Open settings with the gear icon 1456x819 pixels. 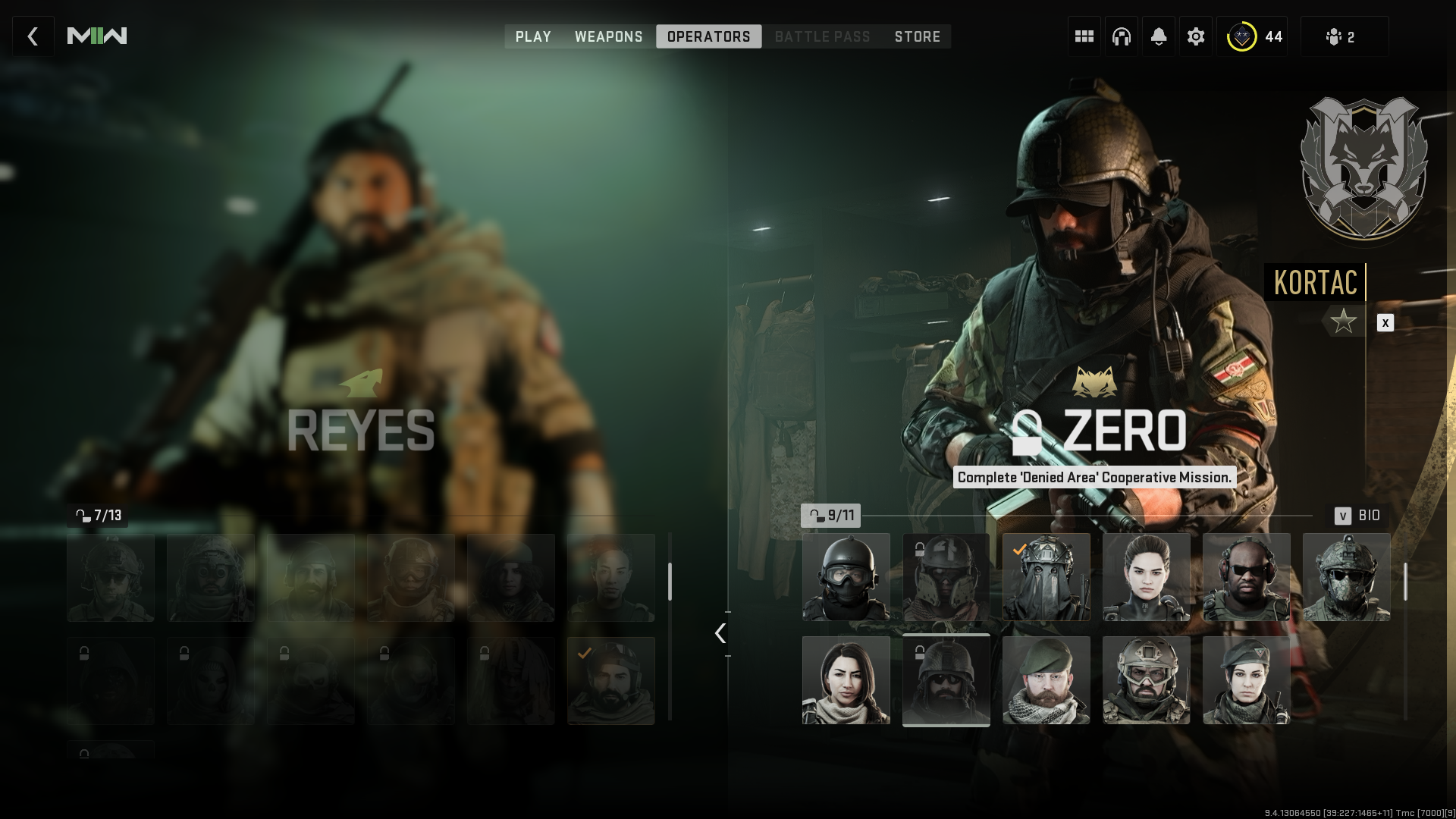[x=1195, y=36]
